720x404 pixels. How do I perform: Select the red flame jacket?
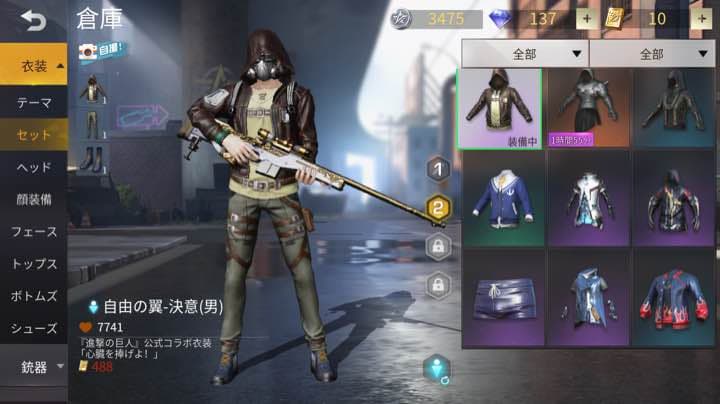click(x=672, y=297)
